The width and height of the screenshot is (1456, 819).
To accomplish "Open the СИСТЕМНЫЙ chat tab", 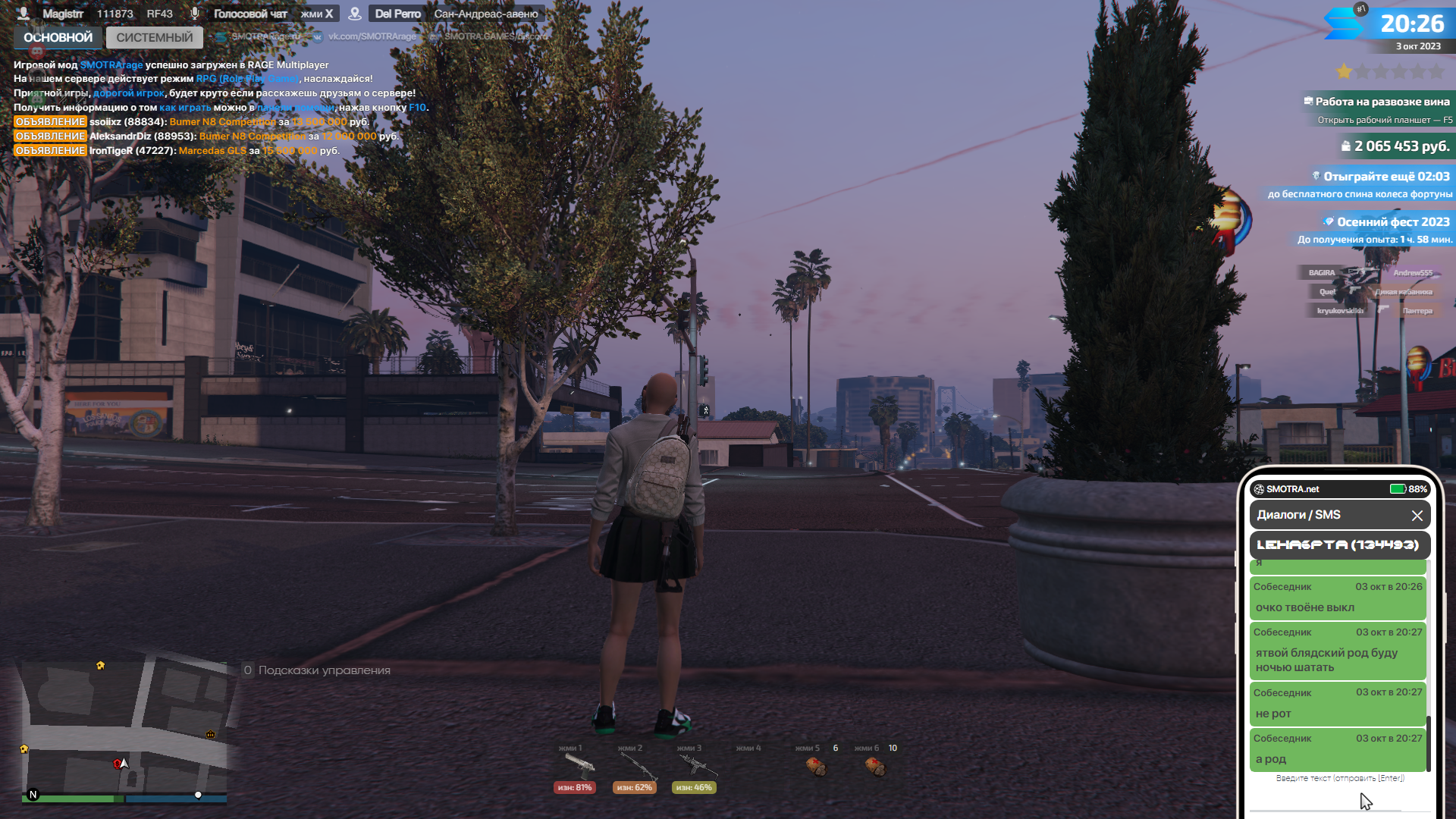I will coord(155,37).
